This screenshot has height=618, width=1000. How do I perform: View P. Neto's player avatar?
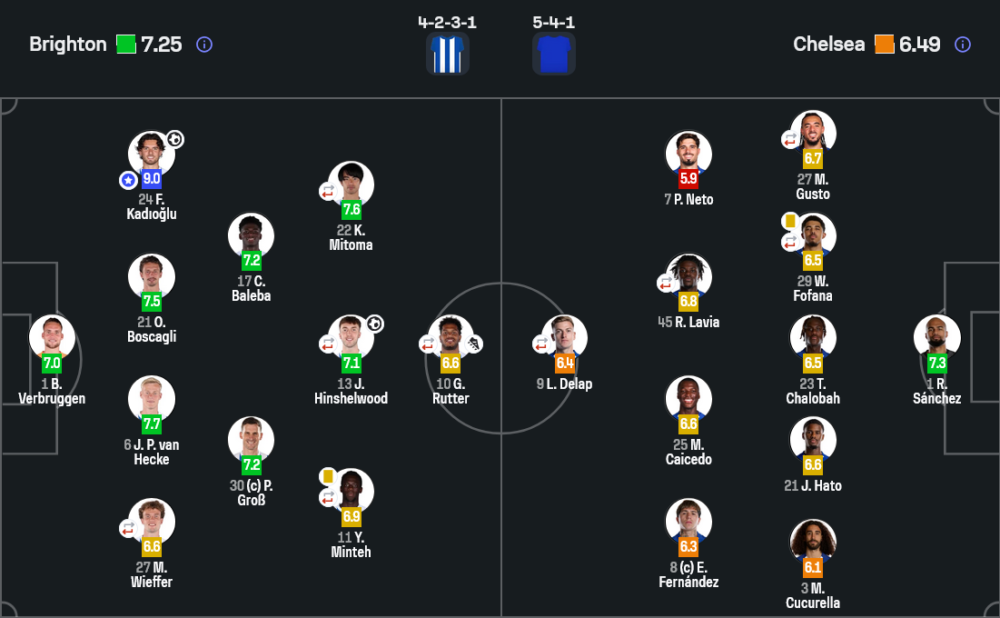pos(689,154)
